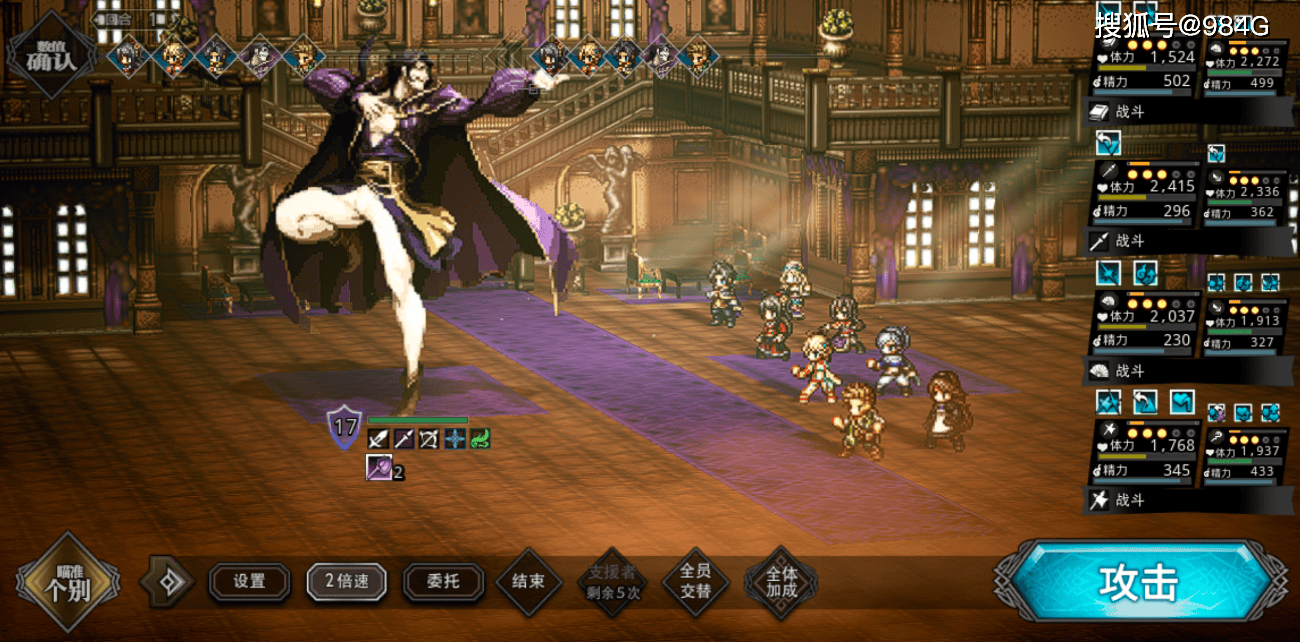
Task: Switch the 瞄准 个别 targeting mode
Action: point(68,583)
